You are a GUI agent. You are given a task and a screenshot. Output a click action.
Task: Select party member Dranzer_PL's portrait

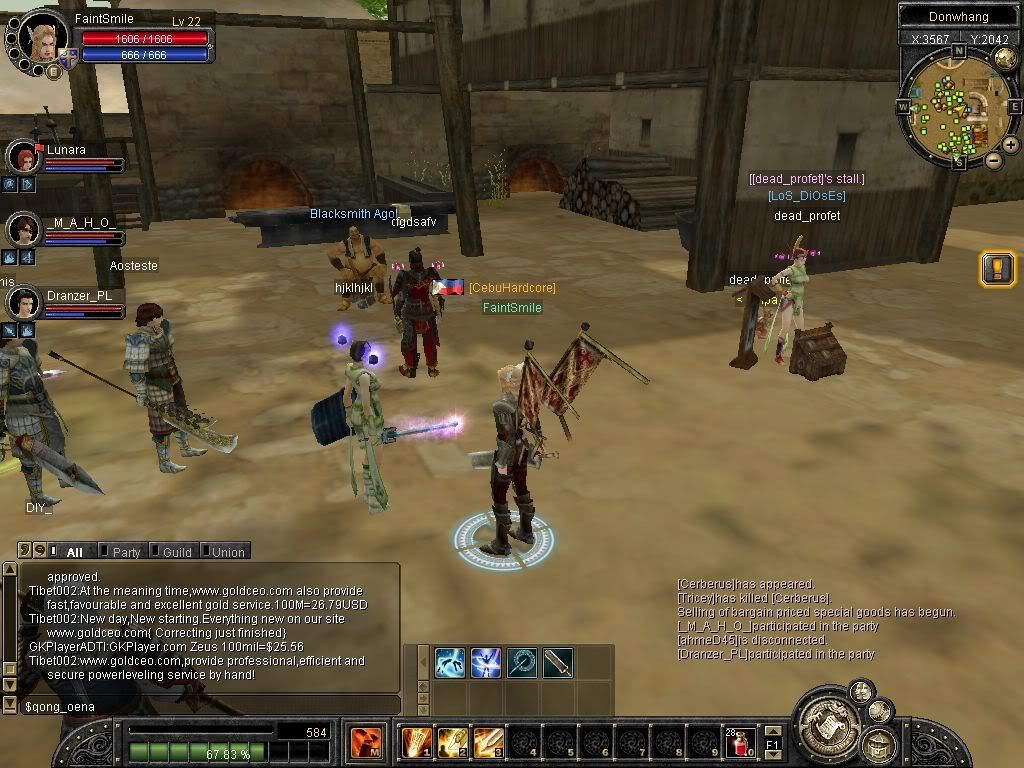coord(23,302)
